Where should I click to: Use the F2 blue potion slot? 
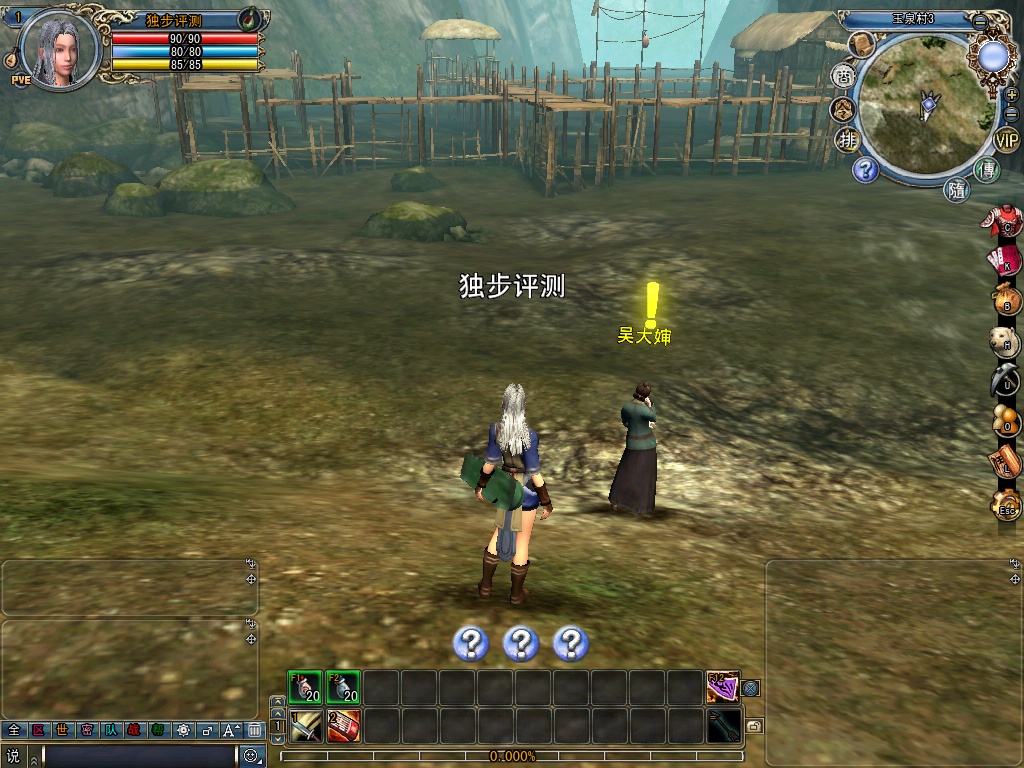[343, 687]
